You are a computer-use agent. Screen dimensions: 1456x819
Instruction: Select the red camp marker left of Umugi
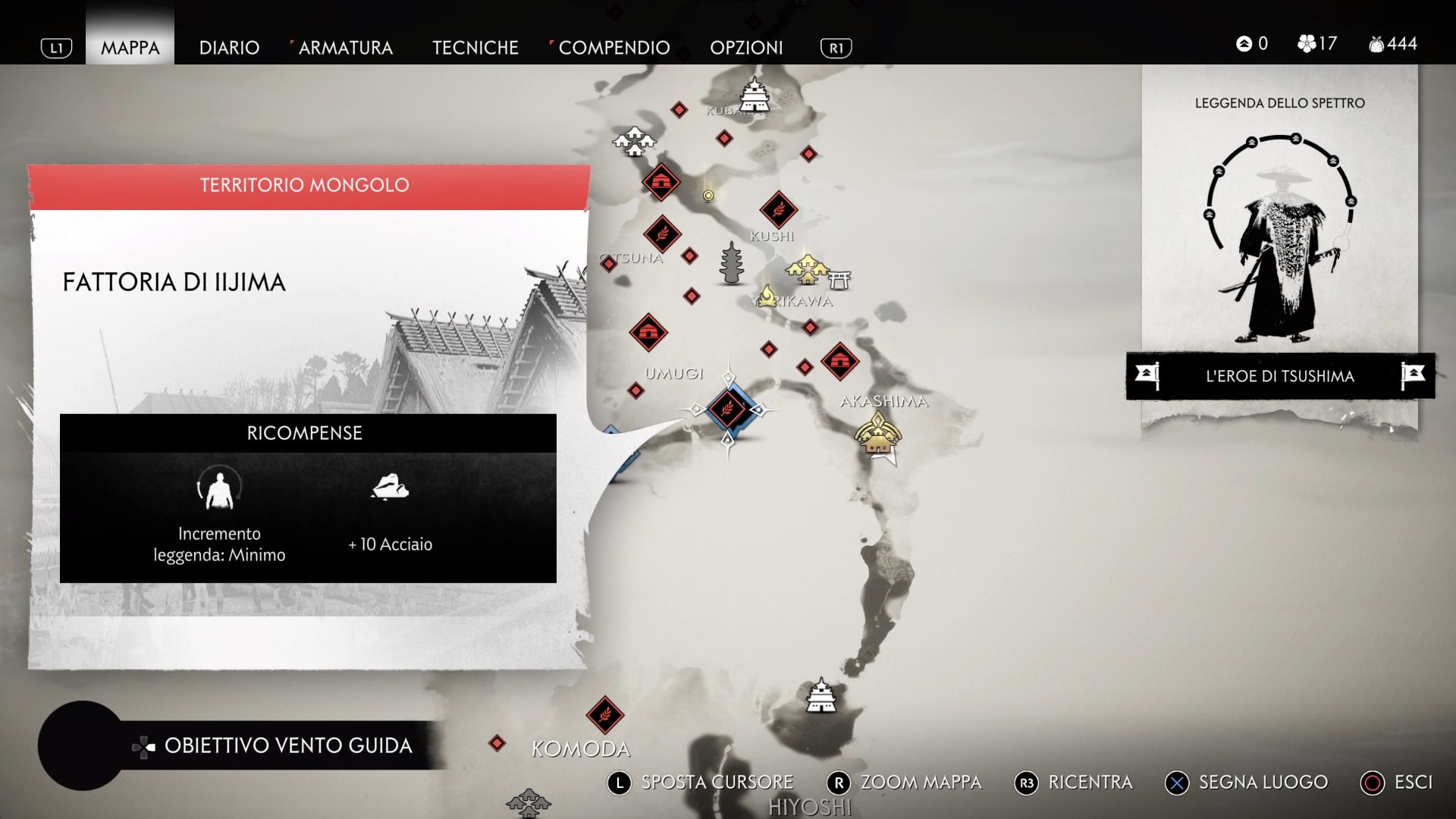point(648,332)
